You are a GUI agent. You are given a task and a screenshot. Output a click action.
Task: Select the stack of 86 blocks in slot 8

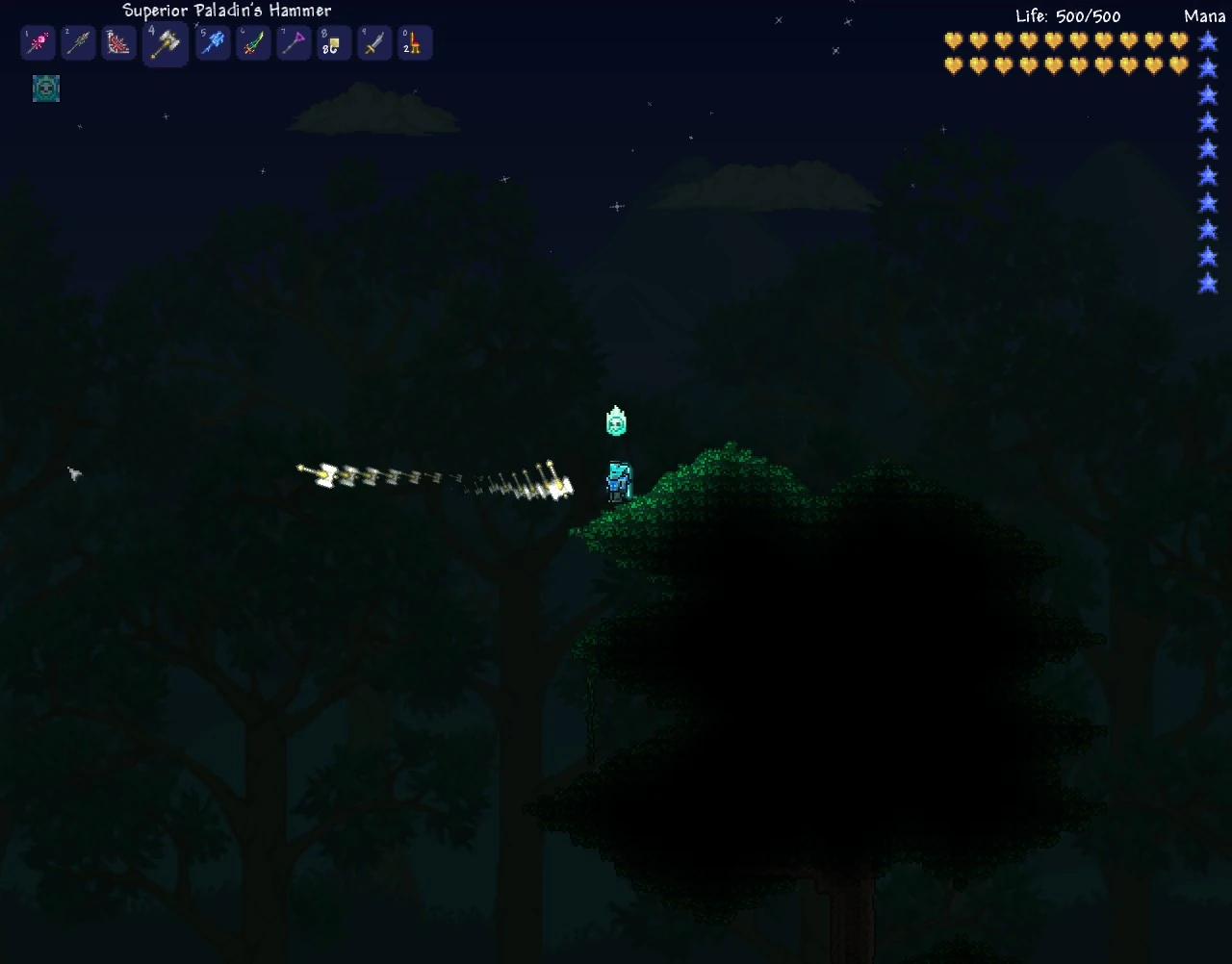click(334, 42)
